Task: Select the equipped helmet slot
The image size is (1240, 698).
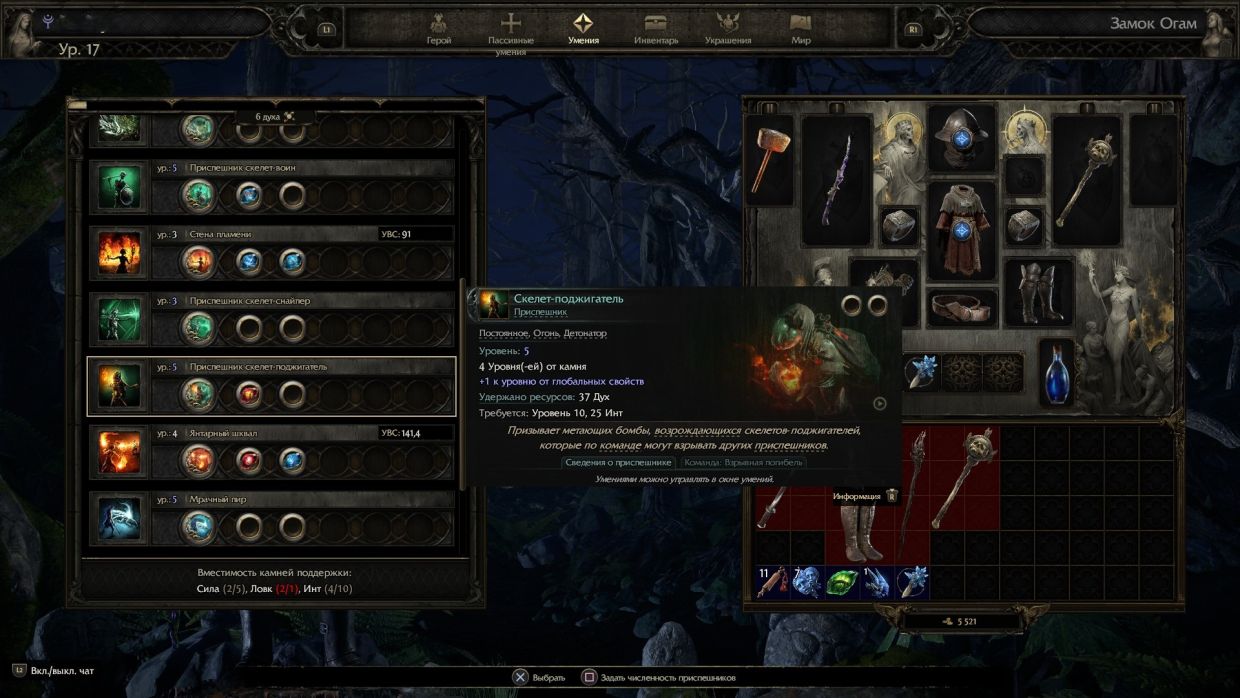Action: point(961,136)
